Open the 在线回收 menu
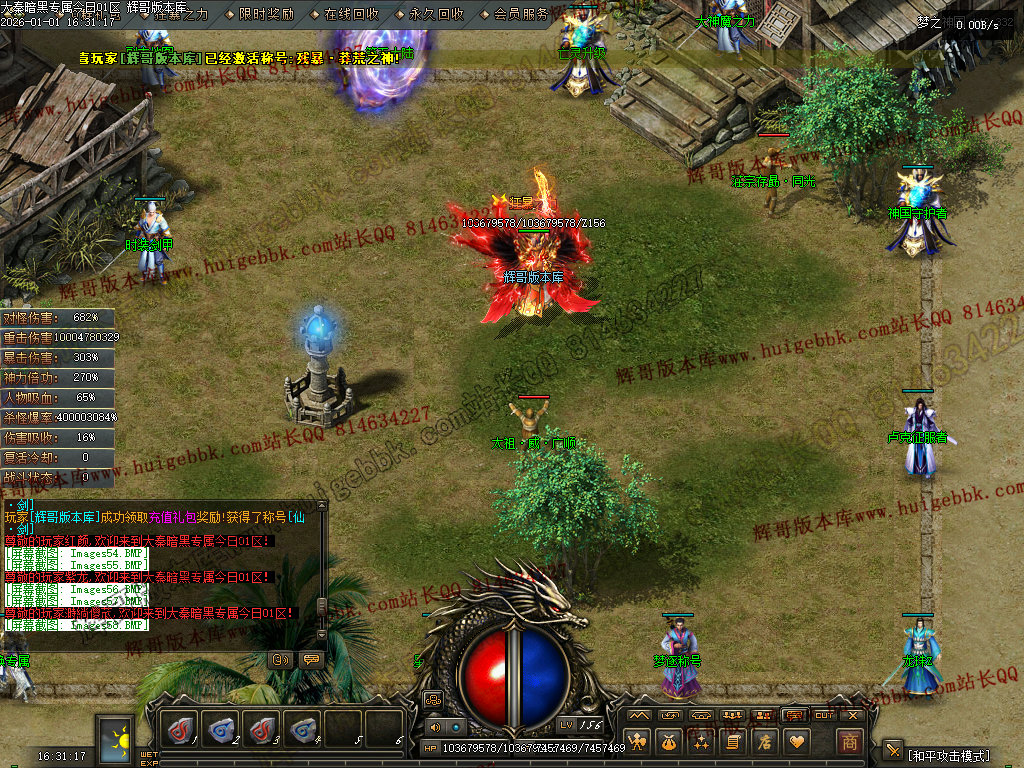1024x768 pixels. pyautogui.click(x=352, y=14)
